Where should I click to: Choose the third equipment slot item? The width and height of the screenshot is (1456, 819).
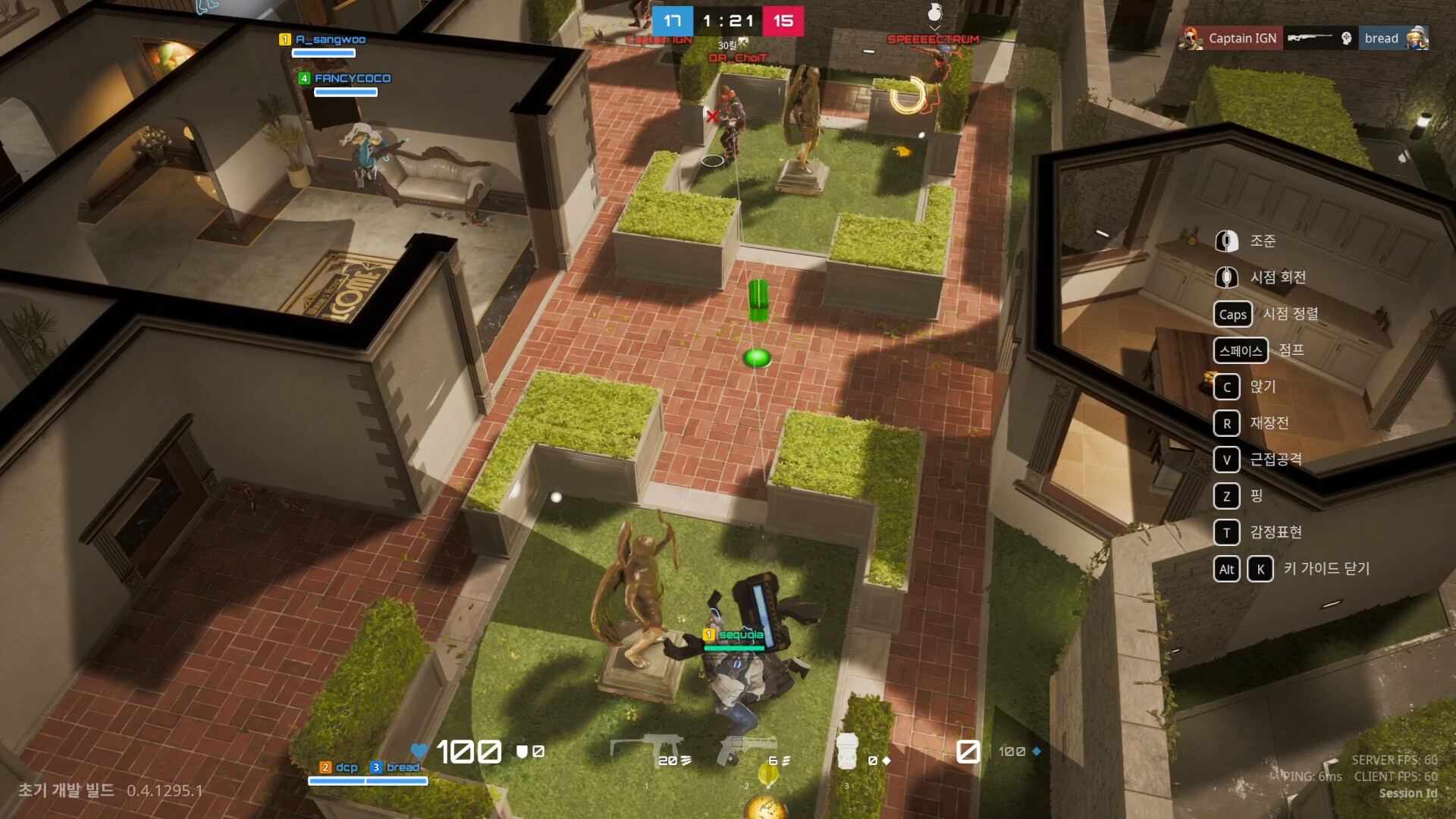click(847, 752)
